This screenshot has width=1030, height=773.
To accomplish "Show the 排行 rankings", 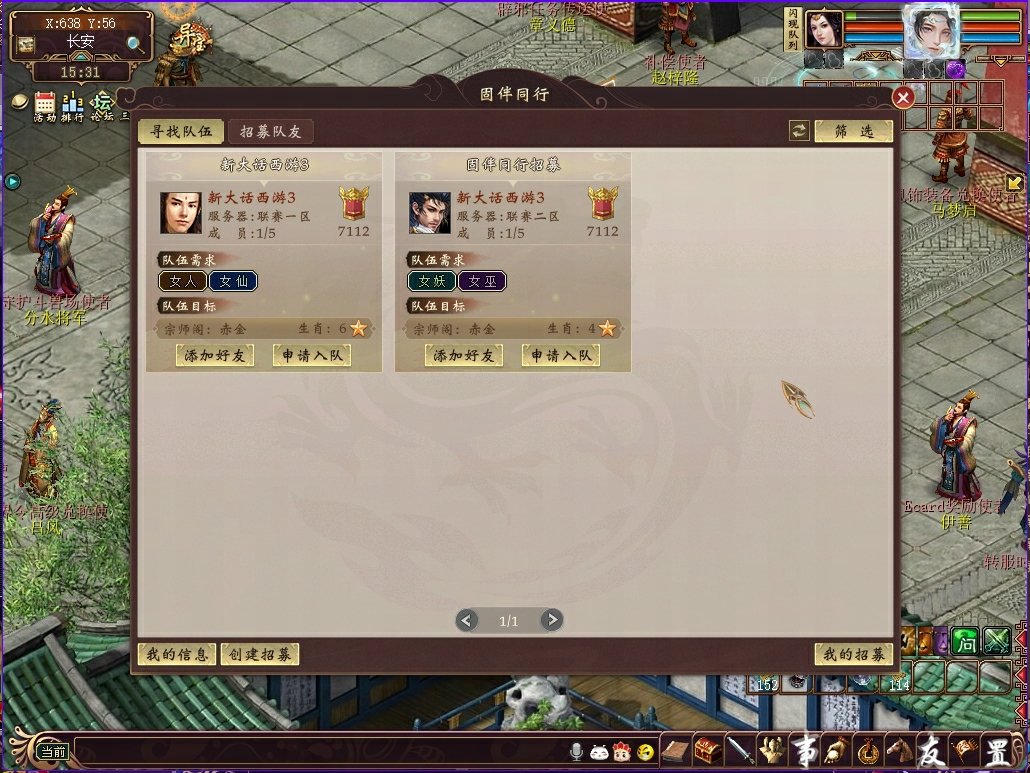I will click(72, 103).
